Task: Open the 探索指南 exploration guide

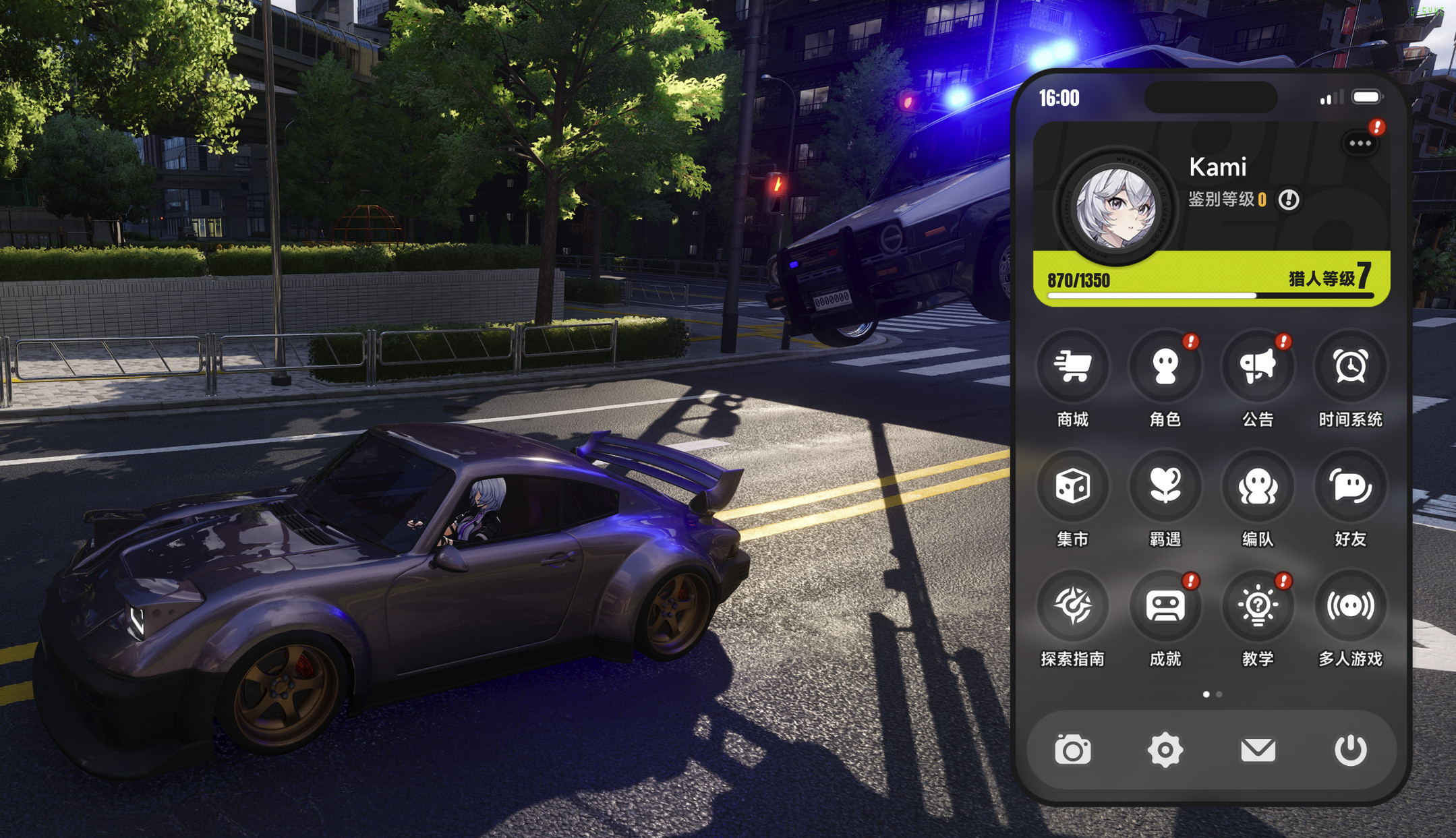Action: (1072, 605)
